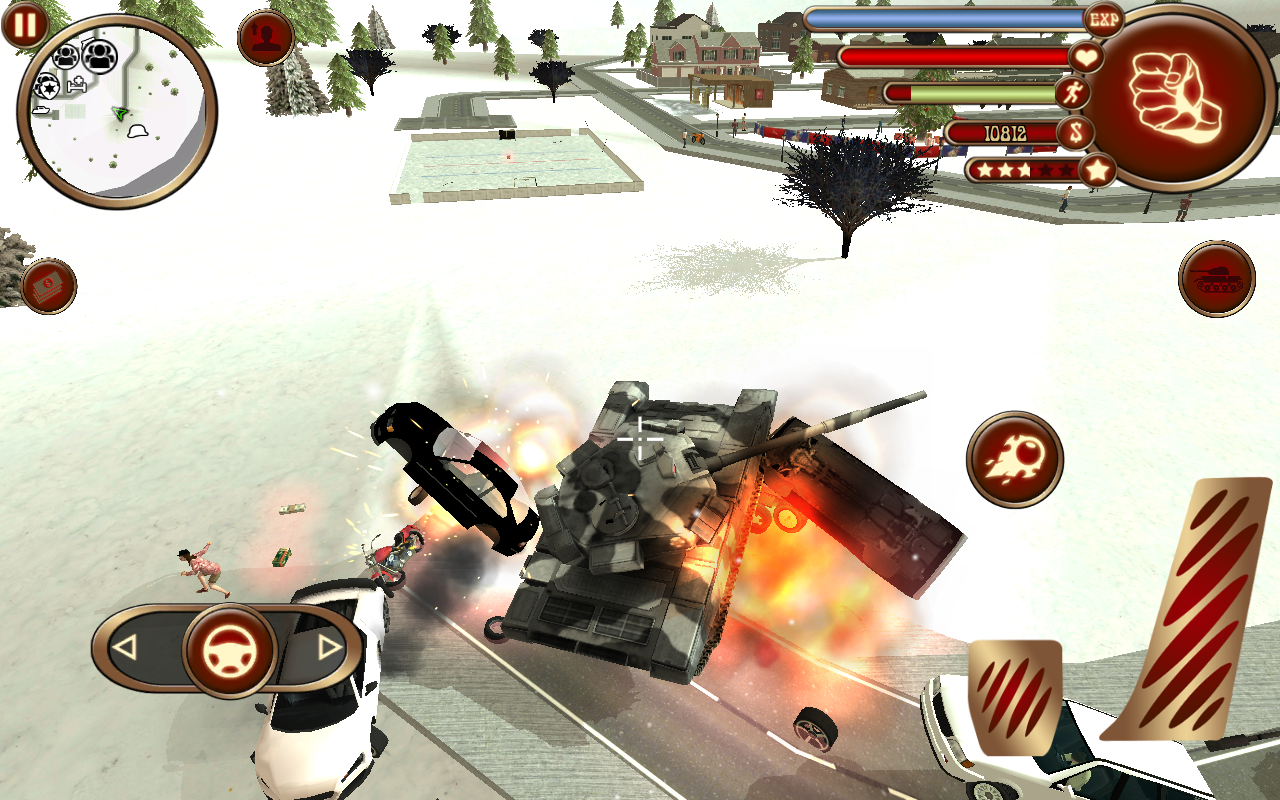Tap the gang marker on the minimap
Viewport: 1280px width, 800px height.
click(x=99, y=57)
